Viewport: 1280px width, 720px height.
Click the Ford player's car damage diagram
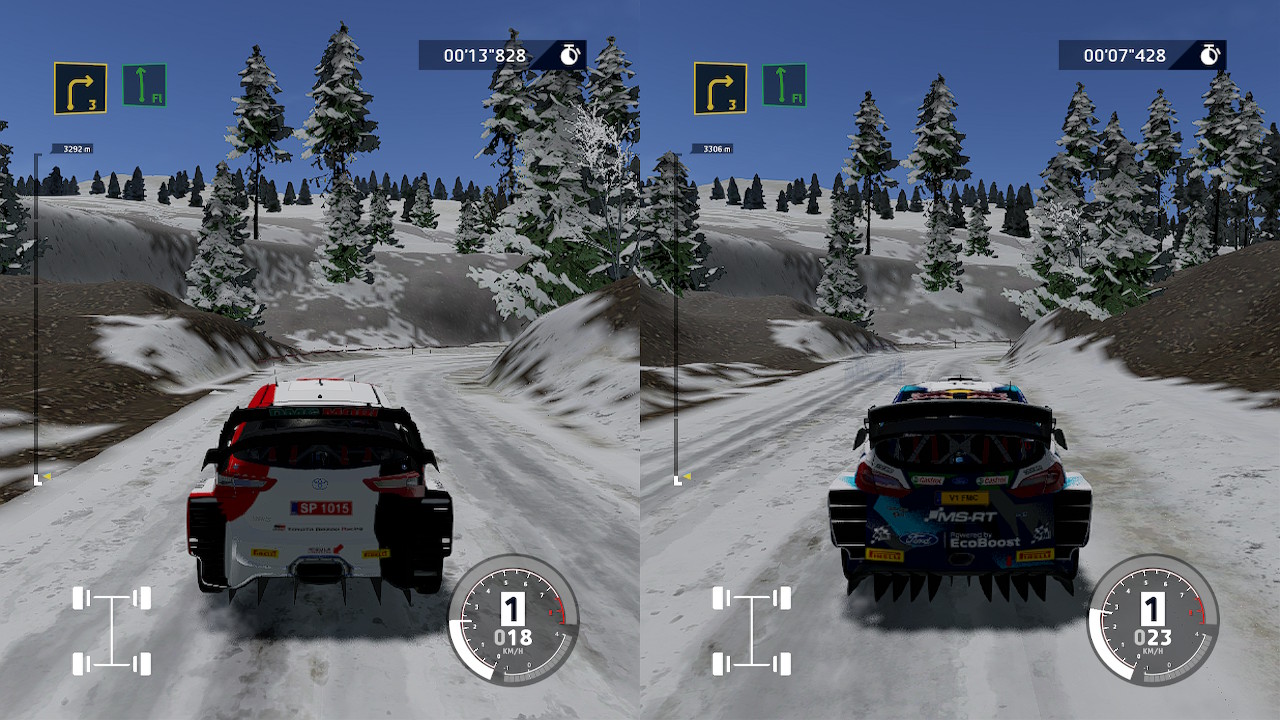point(751,631)
